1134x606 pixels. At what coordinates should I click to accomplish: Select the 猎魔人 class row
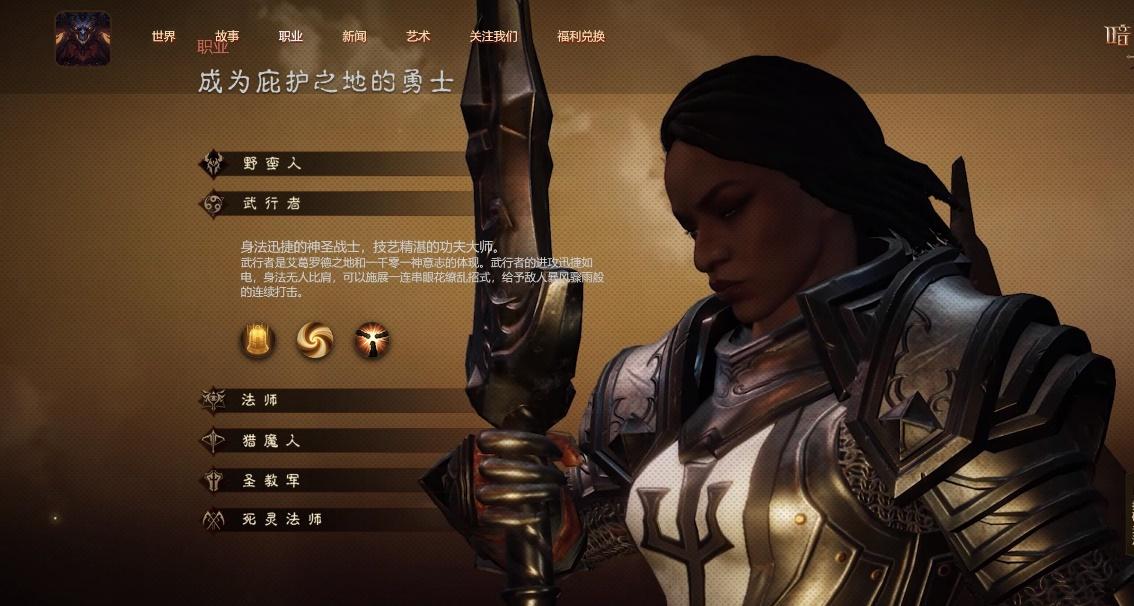point(272,441)
